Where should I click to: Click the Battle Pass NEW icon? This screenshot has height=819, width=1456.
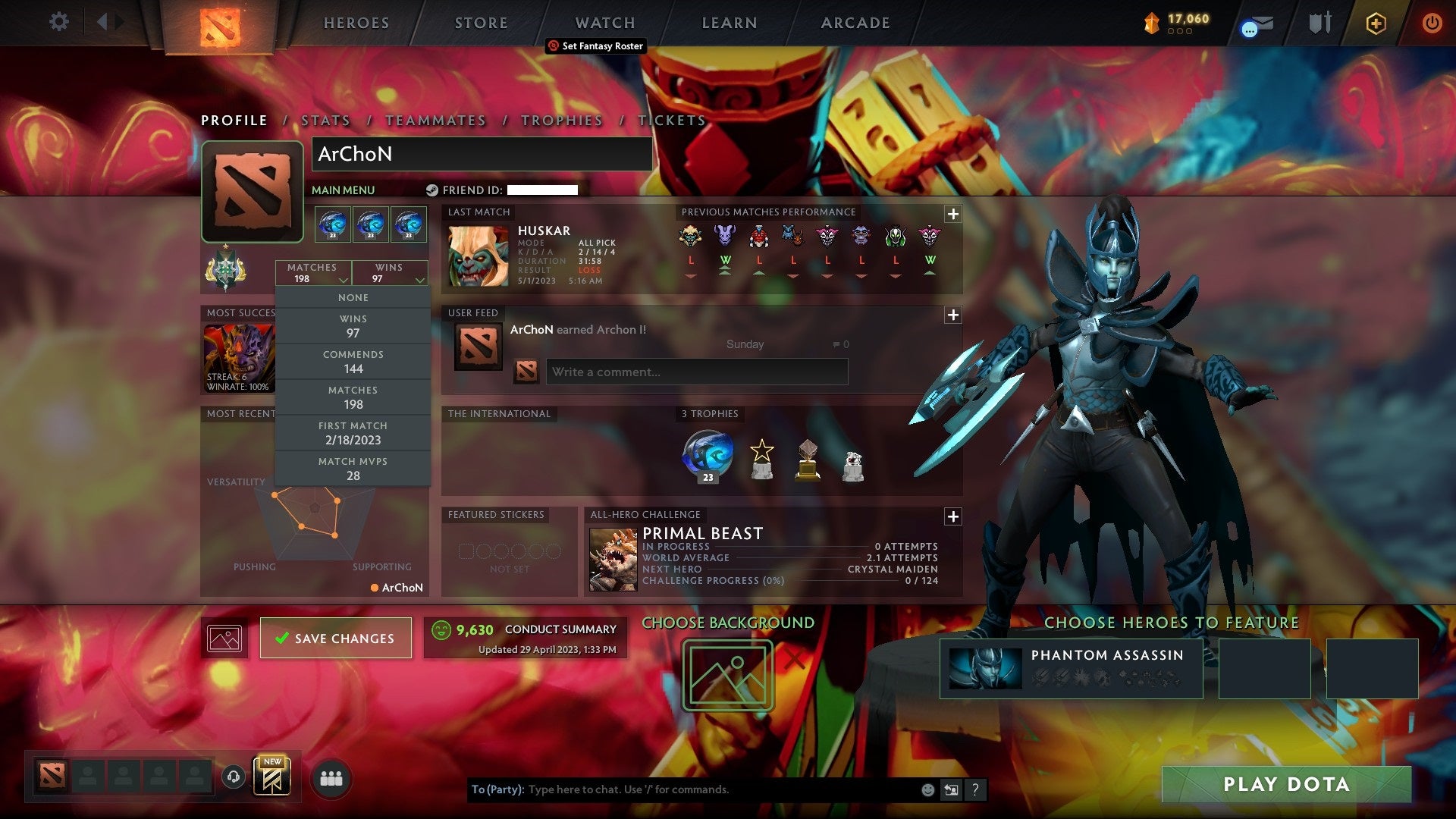[274, 777]
